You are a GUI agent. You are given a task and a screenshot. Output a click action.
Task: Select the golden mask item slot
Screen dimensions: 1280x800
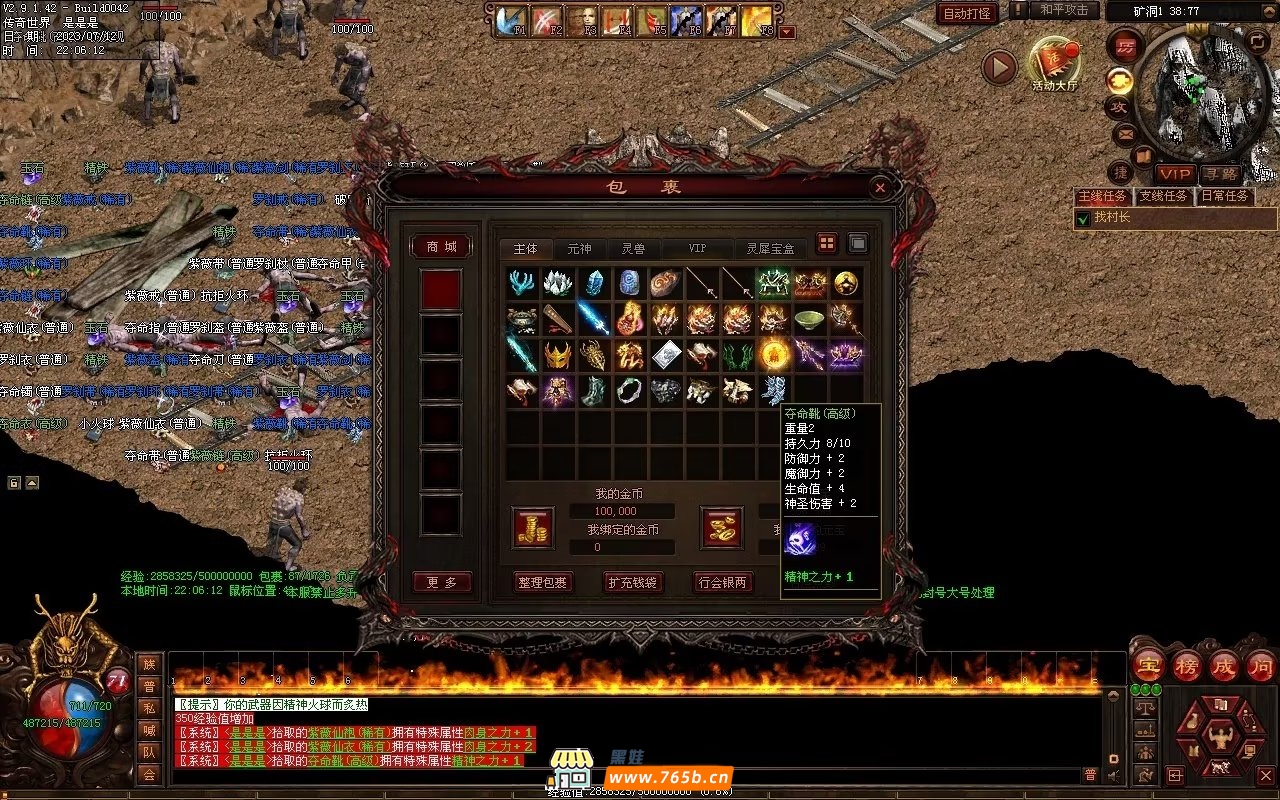tap(559, 354)
